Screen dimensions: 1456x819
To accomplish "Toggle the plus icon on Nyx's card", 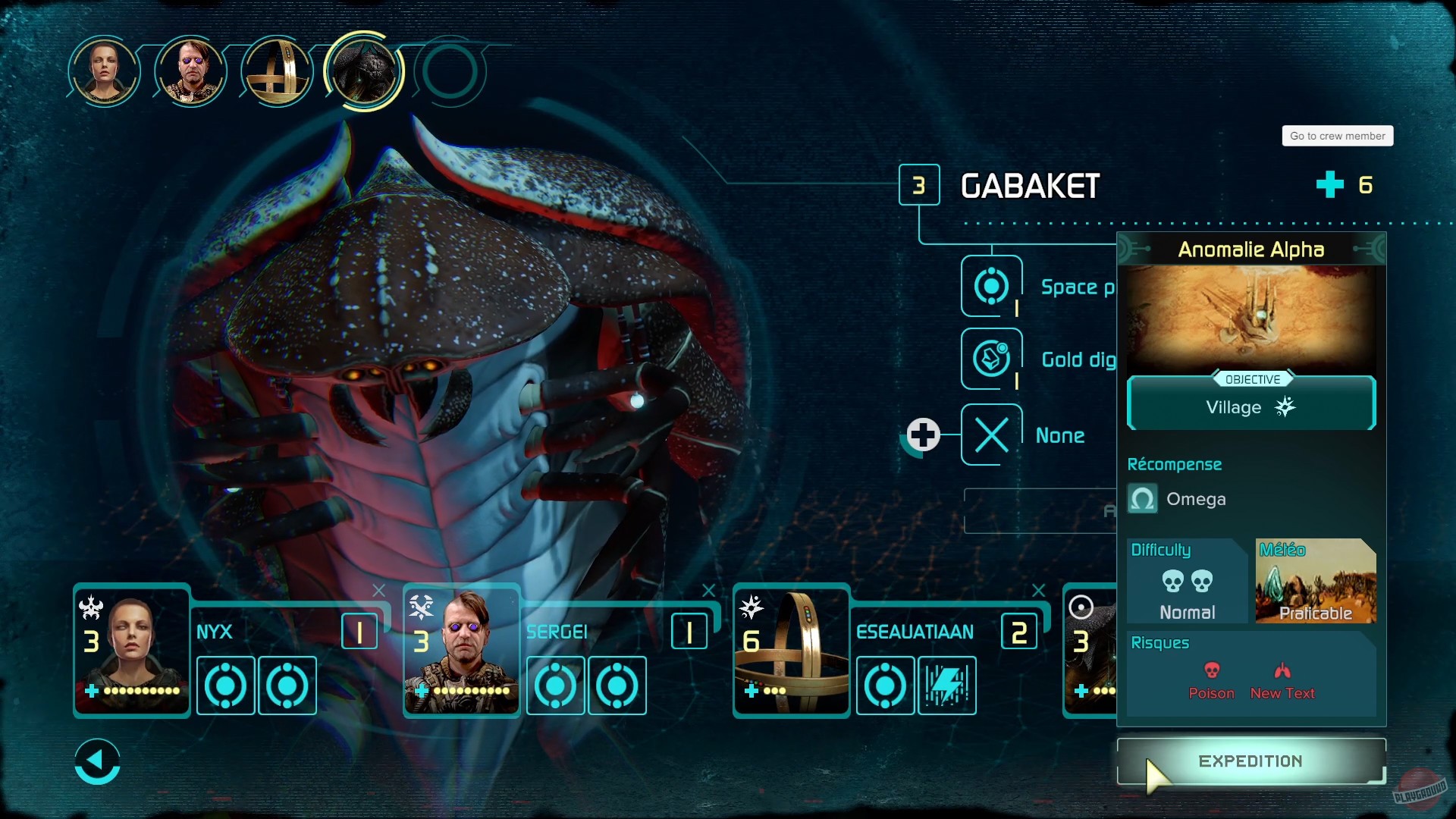I will click(93, 691).
